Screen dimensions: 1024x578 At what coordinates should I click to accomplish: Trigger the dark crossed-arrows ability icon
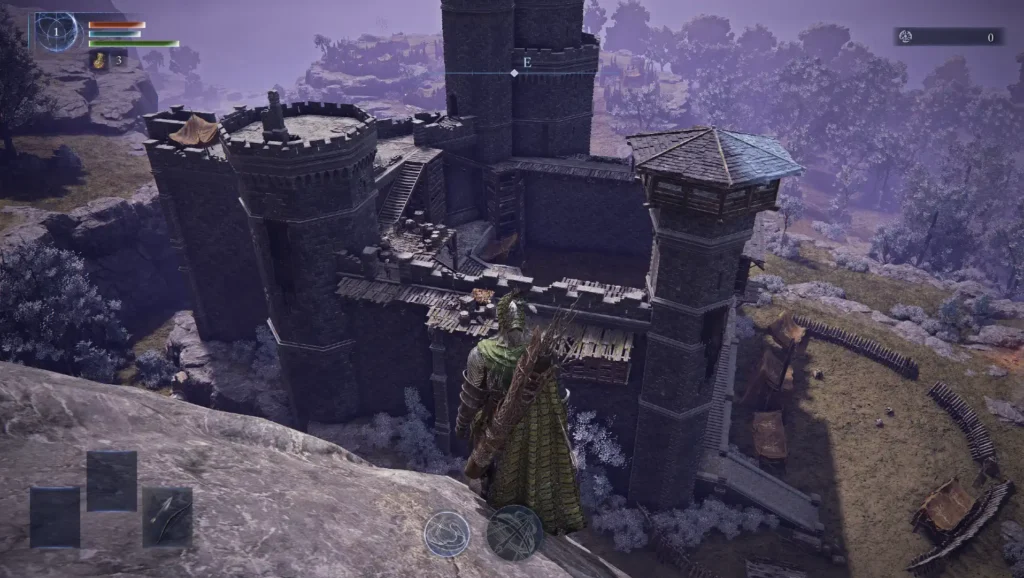[515, 532]
